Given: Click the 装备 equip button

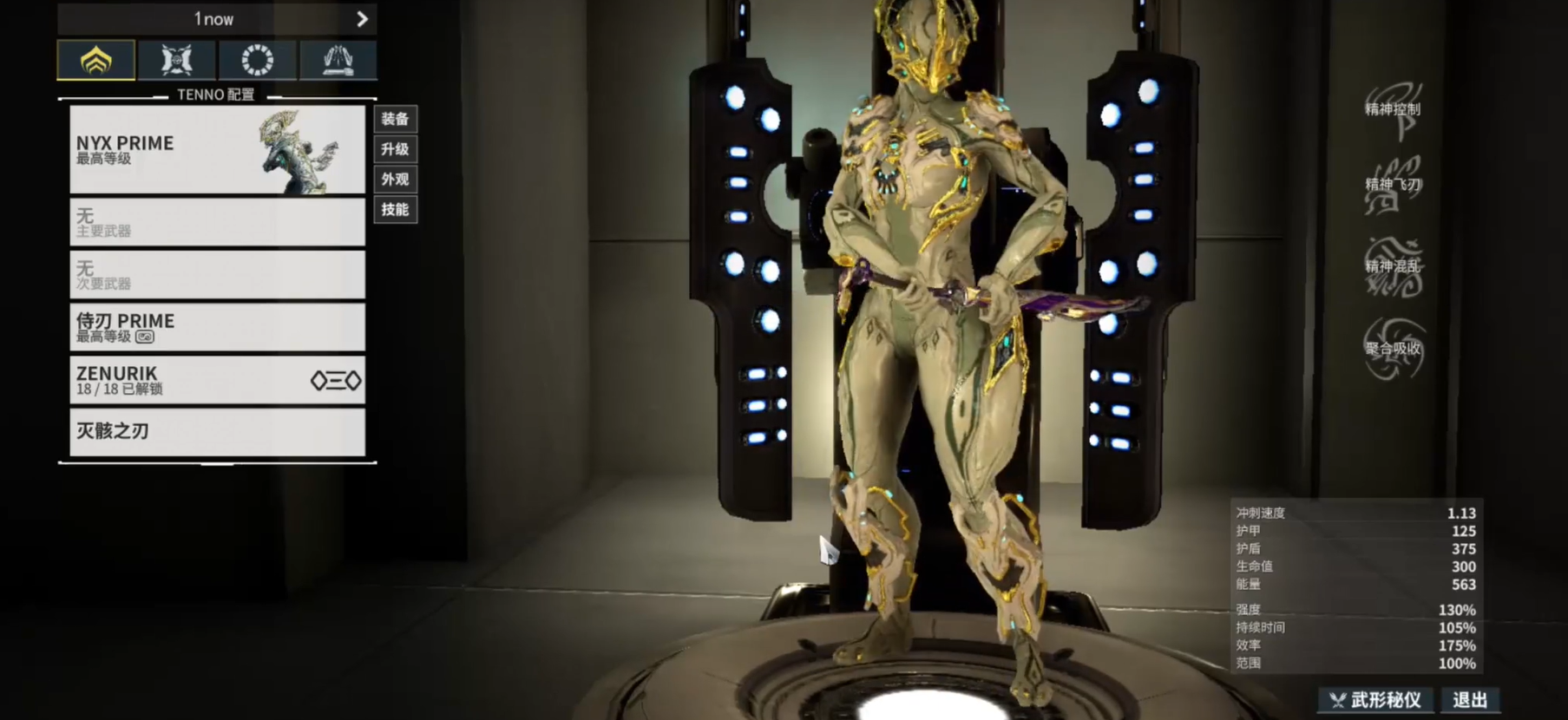Looking at the screenshot, I should tap(395, 119).
